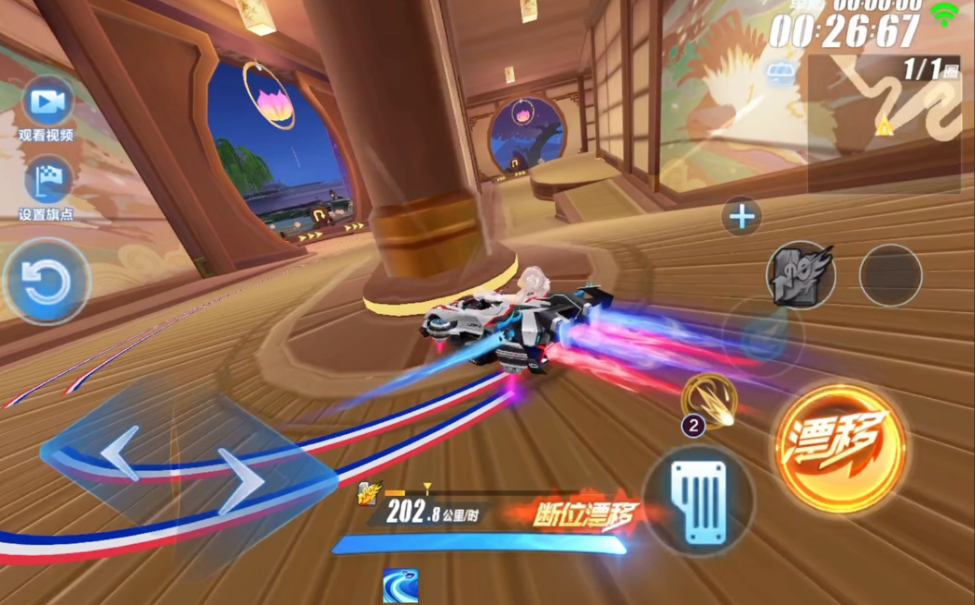Tap the blue brake pedal button
Image resolution: width=975 pixels, height=605 pixels.
(698, 500)
